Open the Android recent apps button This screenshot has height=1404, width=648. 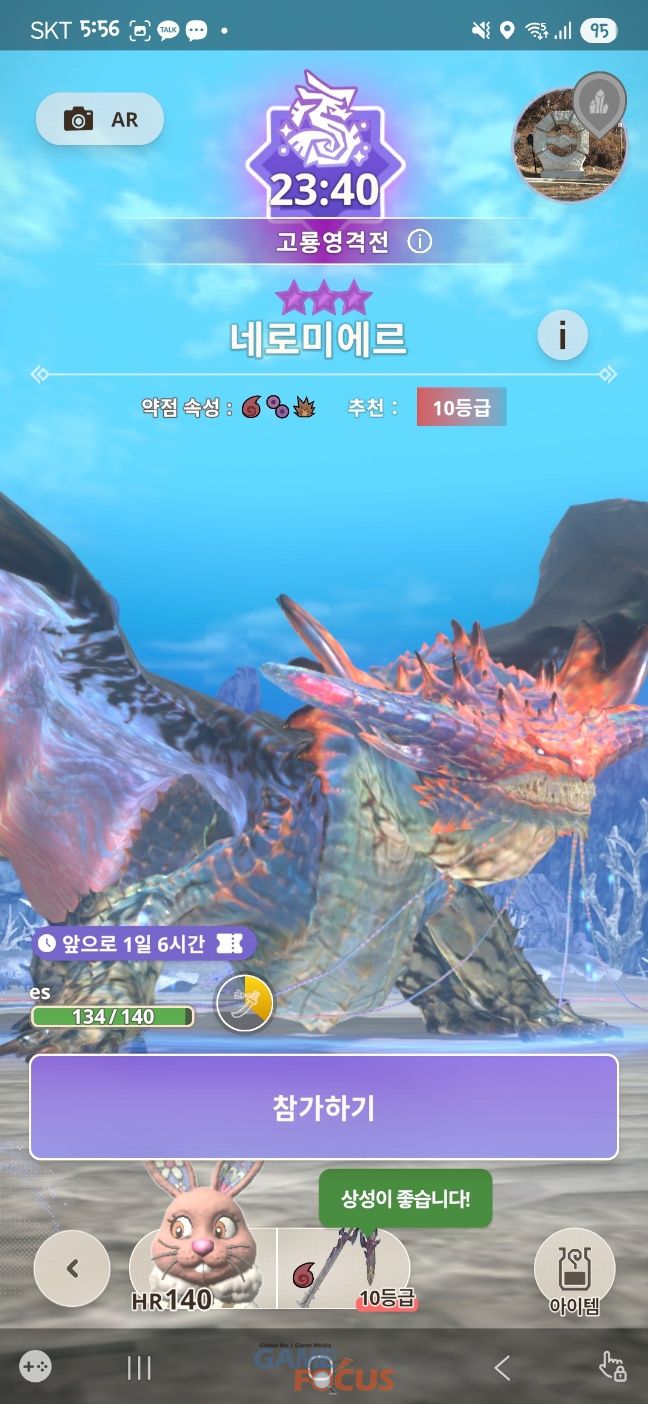[x=139, y=1368]
